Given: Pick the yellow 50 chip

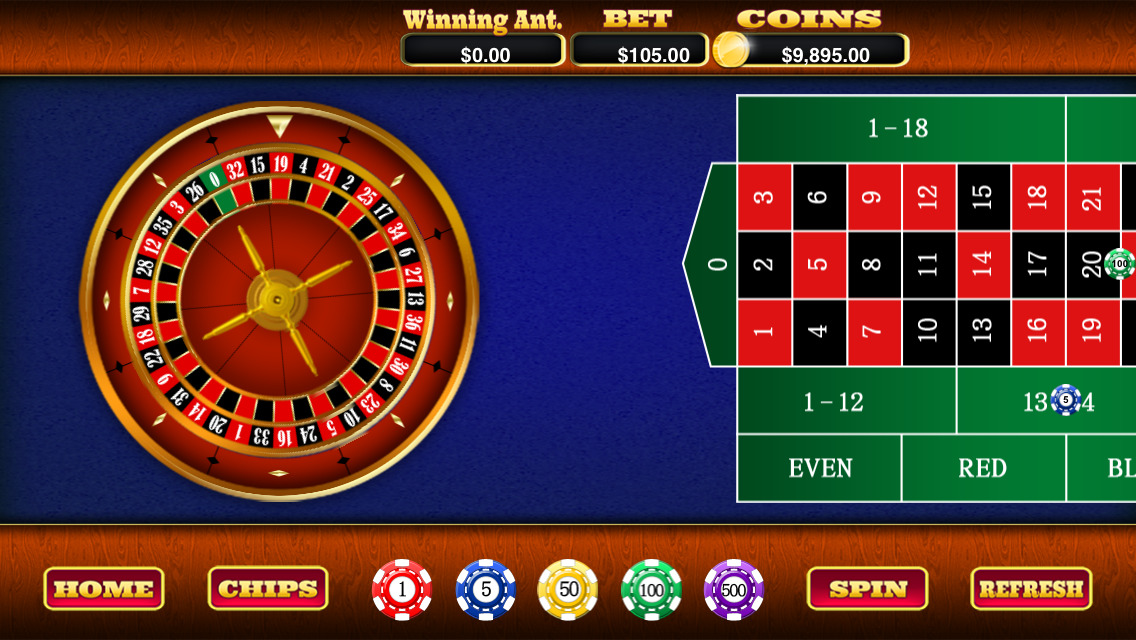Looking at the screenshot, I should tap(568, 590).
